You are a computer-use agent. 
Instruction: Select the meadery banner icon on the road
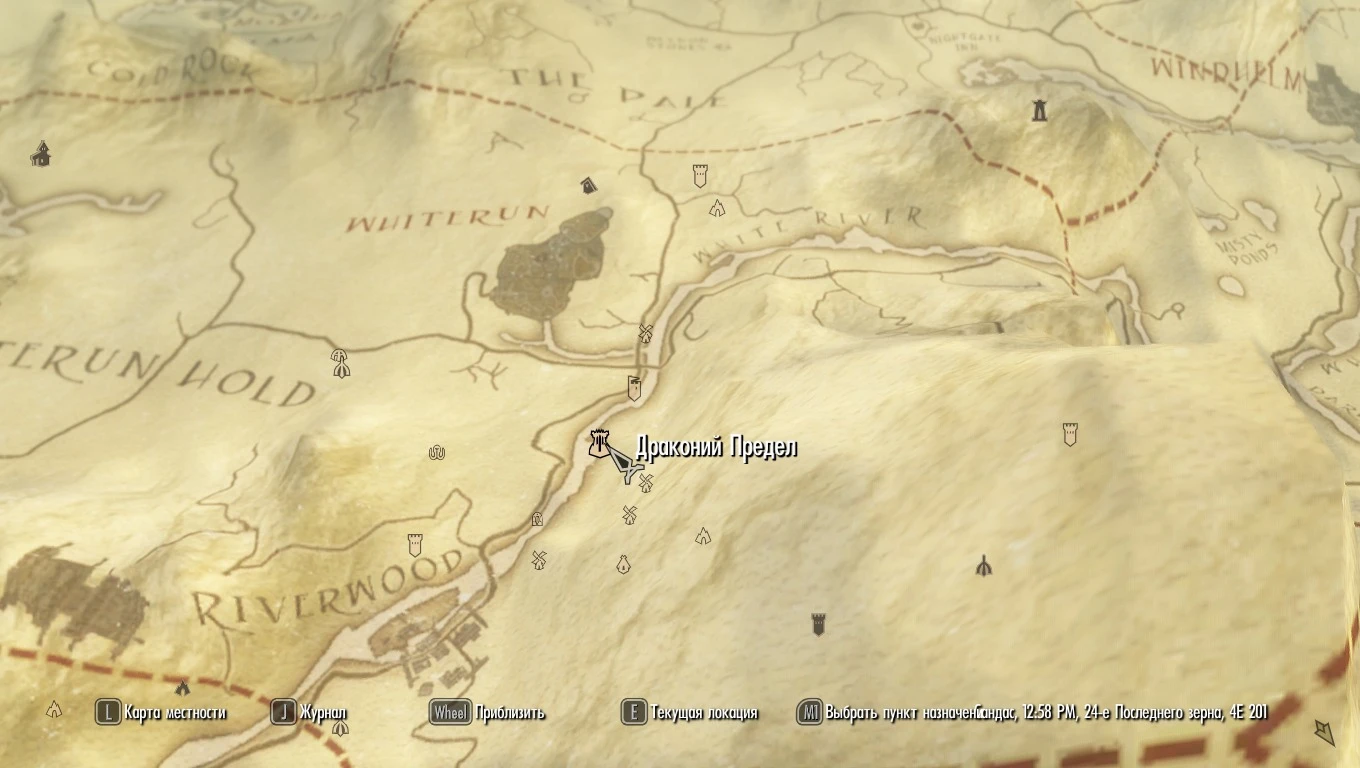(x=634, y=388)
